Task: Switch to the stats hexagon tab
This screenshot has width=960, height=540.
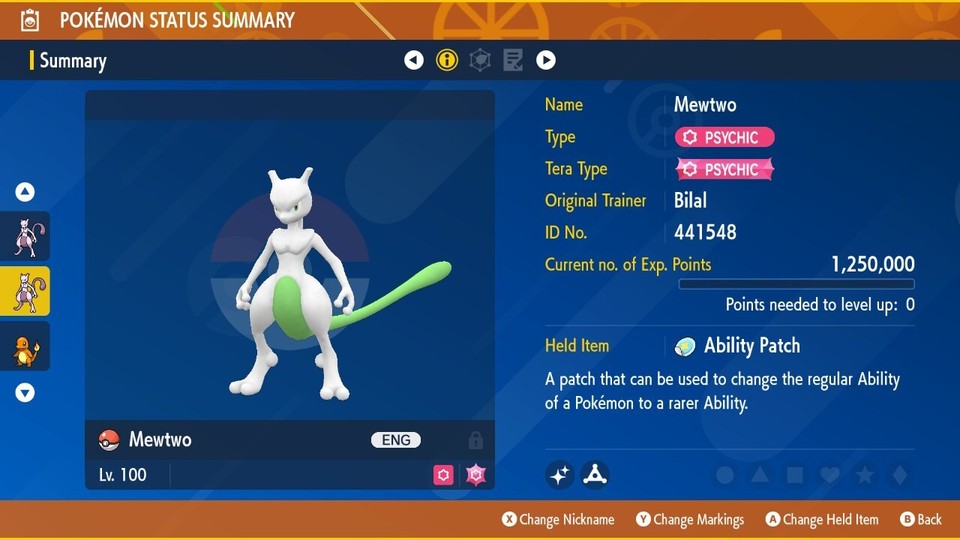Action: [x=480, y=61]
